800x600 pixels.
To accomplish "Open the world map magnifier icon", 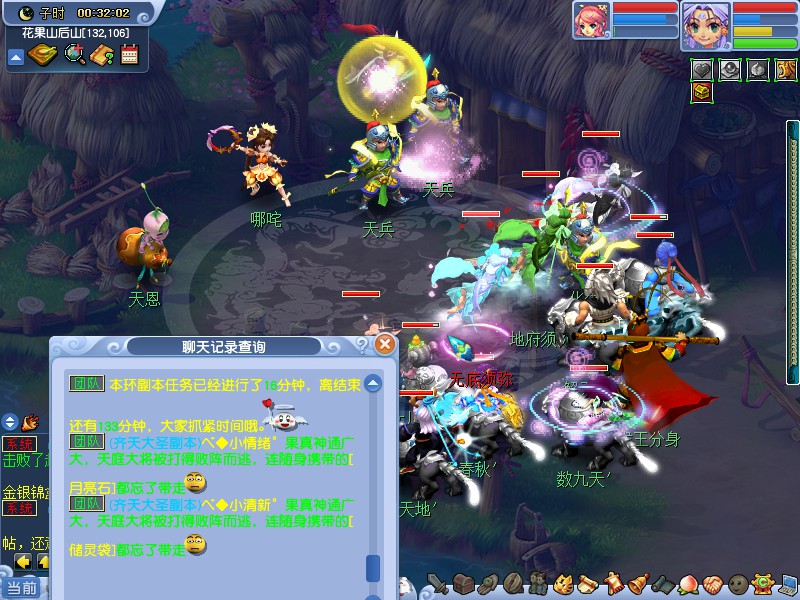I will 74,55.
